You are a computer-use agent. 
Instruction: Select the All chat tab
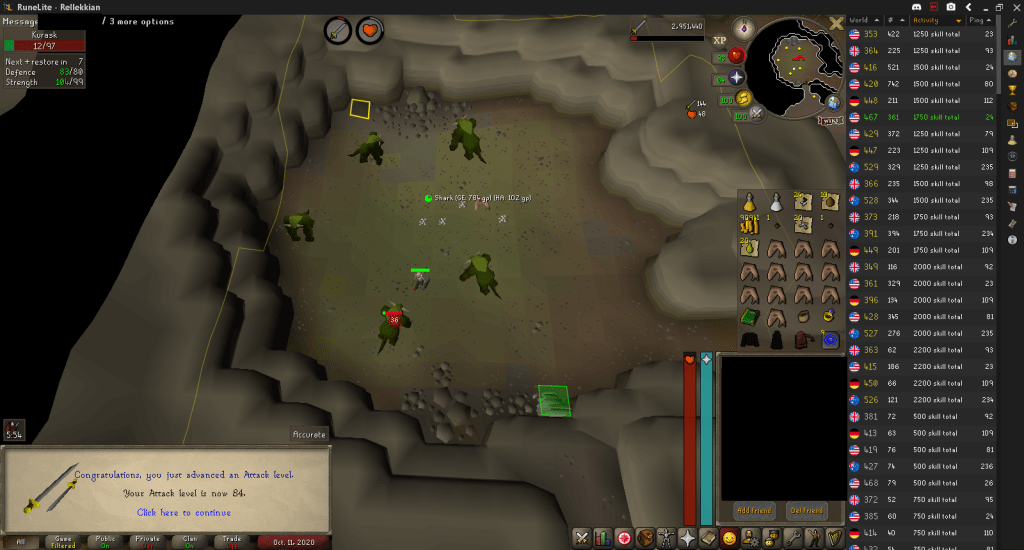coord(20,541)
